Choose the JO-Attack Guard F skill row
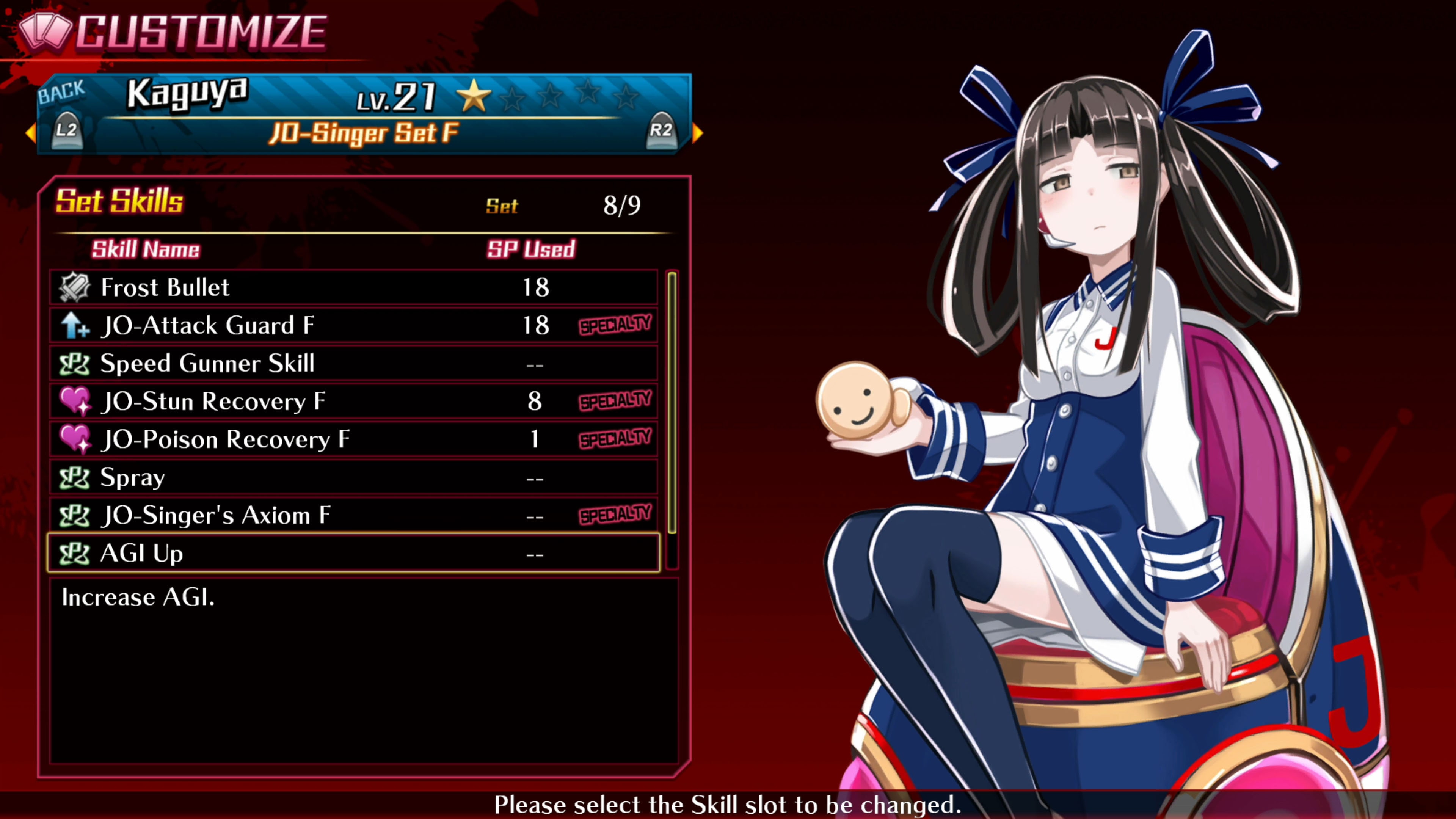Viewport: 1456px width, 819px height. tap(353, 326)
